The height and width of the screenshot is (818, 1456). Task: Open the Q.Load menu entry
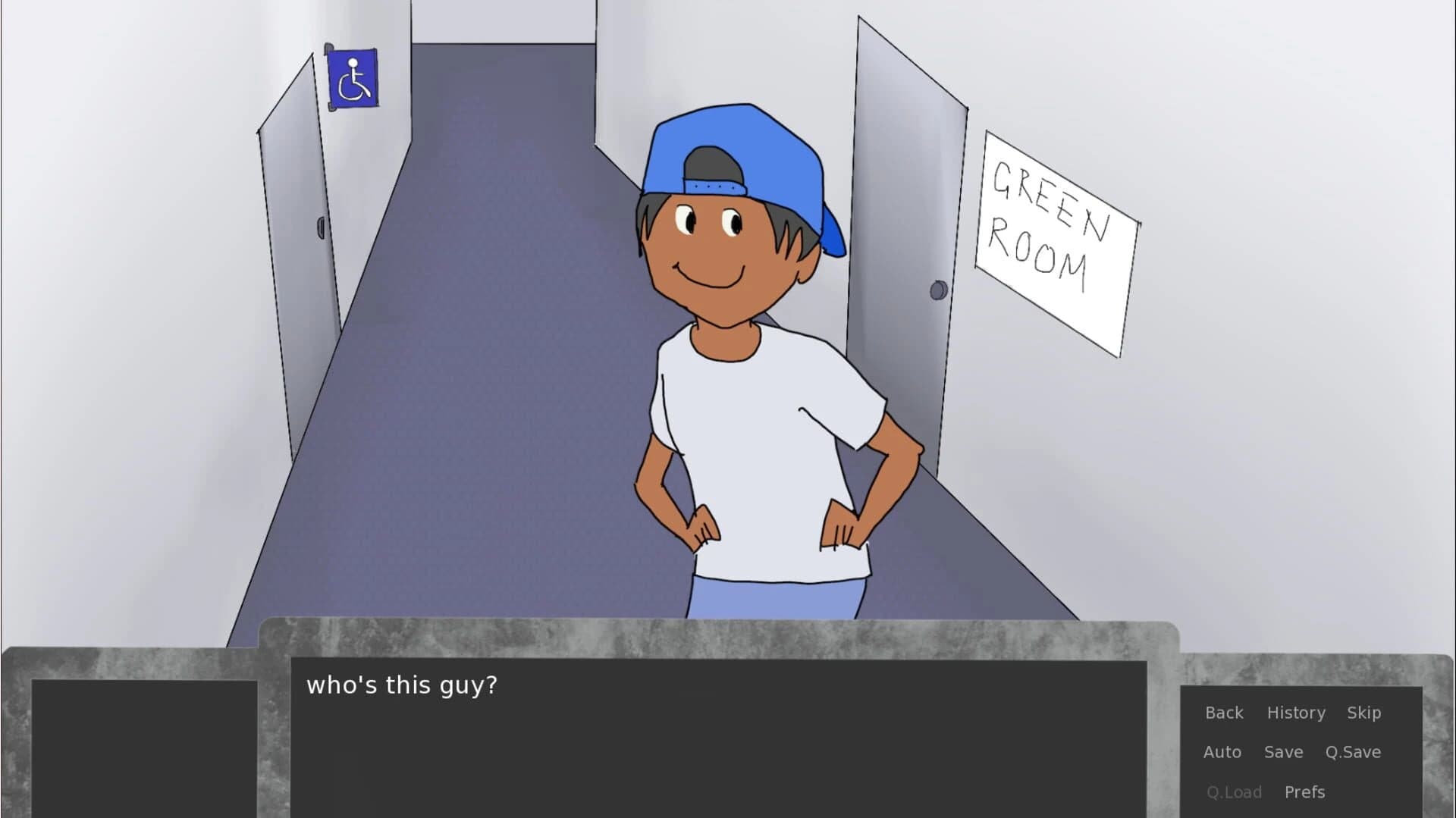point(1235,791)
